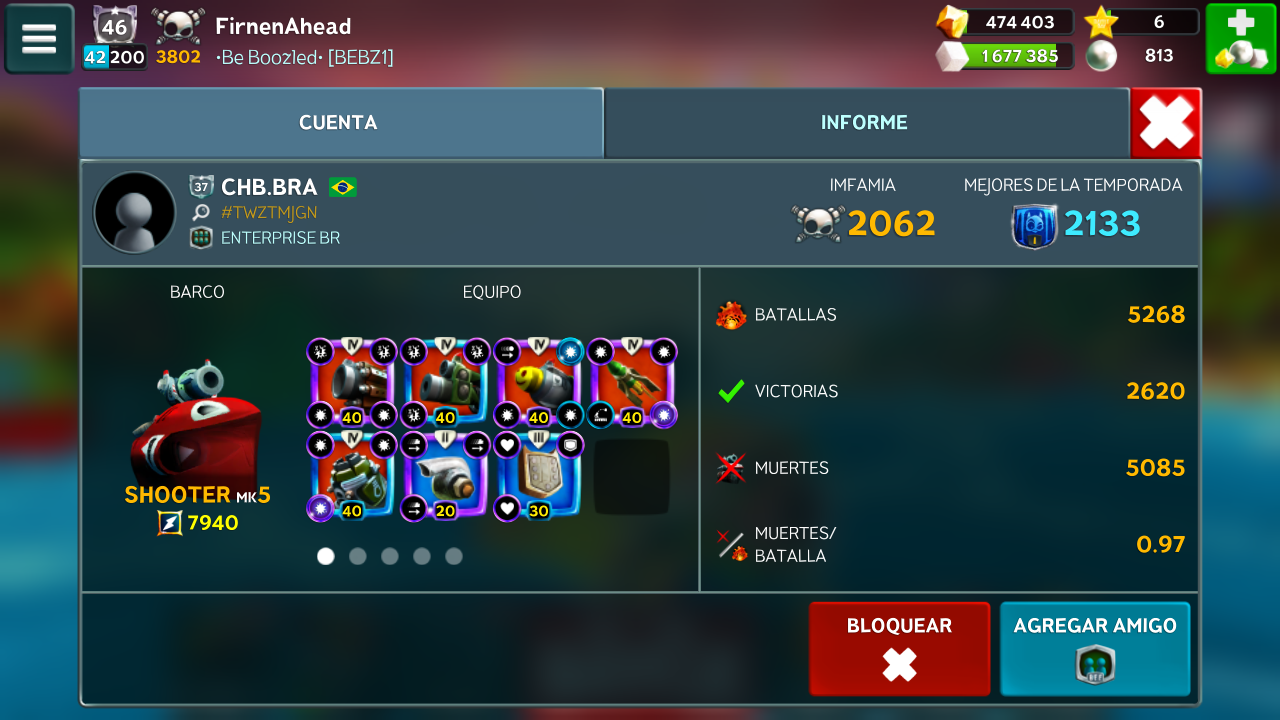The height and width of the screenshot is (720, 1280).
Task: Inspect the level 30 shield item
Action: coord(537,476)
